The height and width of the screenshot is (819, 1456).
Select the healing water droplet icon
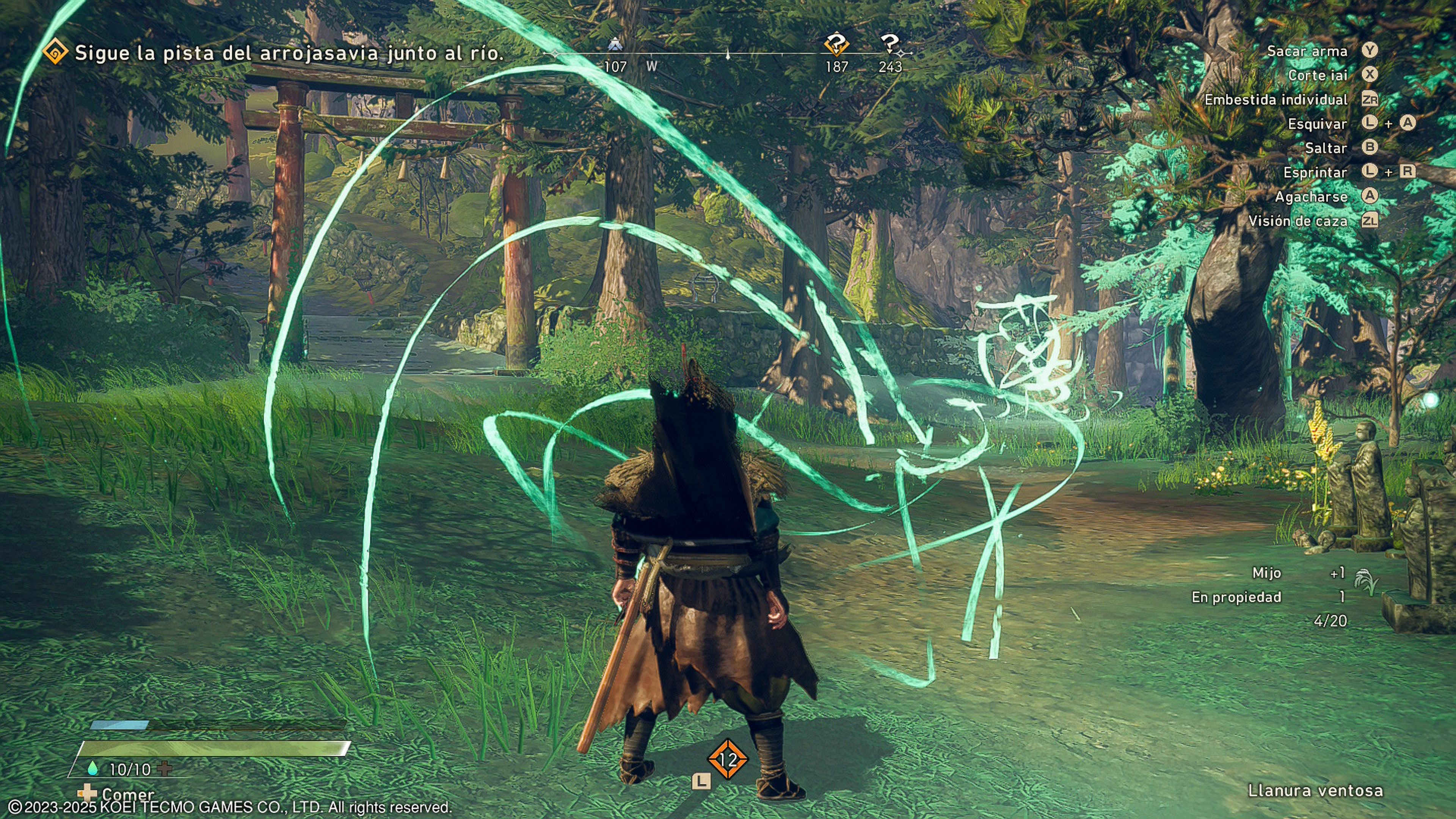click(93, 768)
